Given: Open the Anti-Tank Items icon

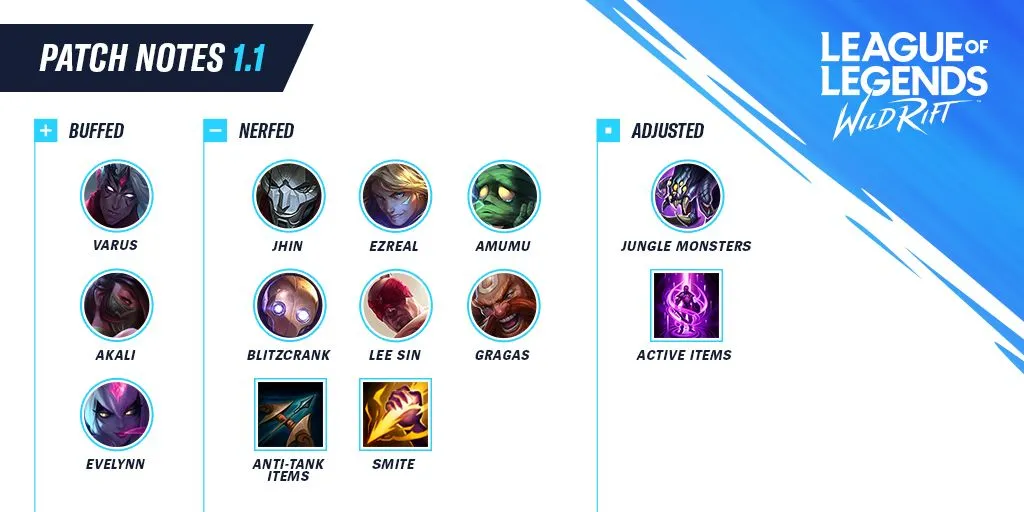Looking at the screenshot, I should click(290, 414).
